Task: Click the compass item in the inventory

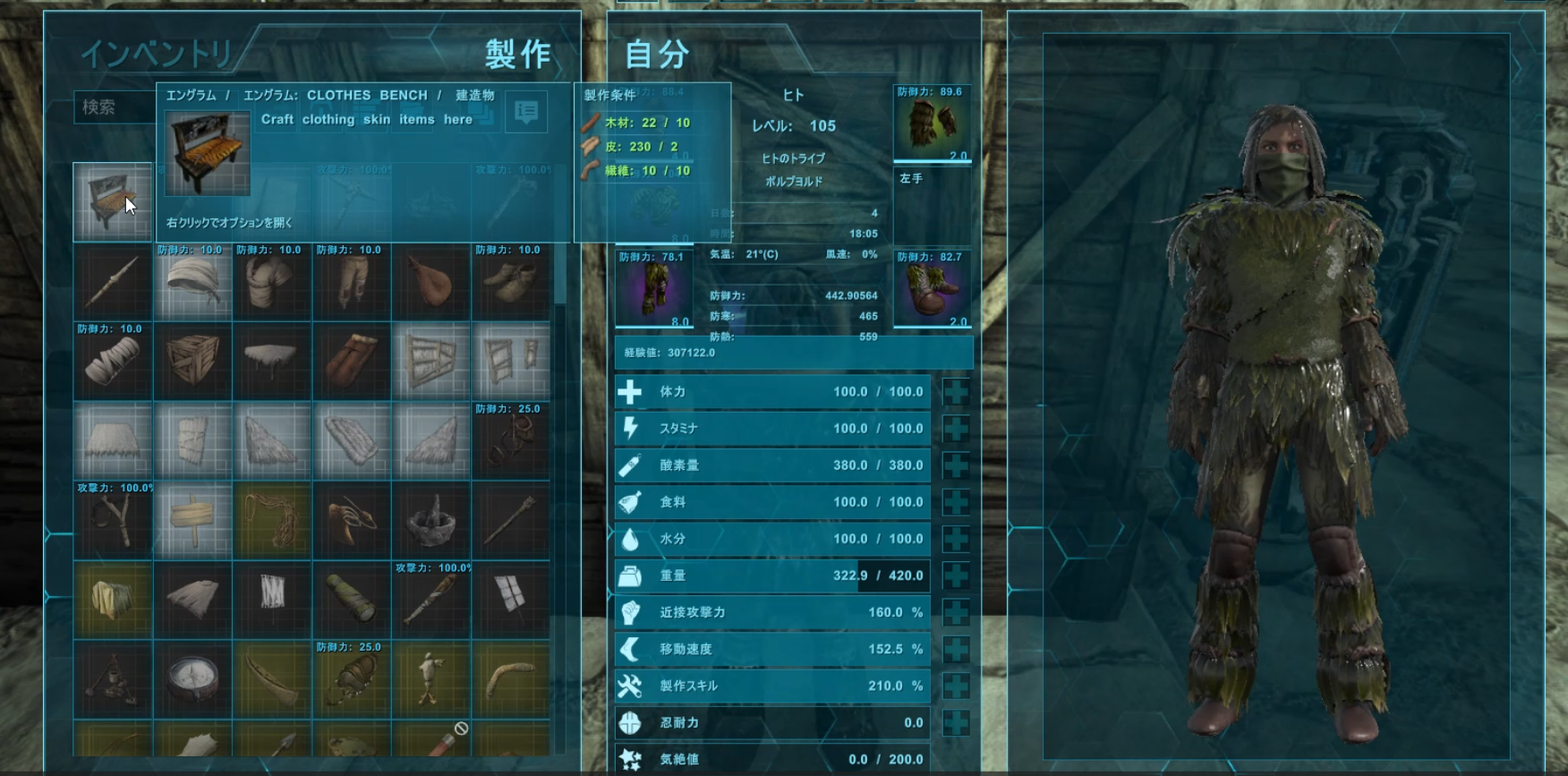Action: tap(192, 678)
